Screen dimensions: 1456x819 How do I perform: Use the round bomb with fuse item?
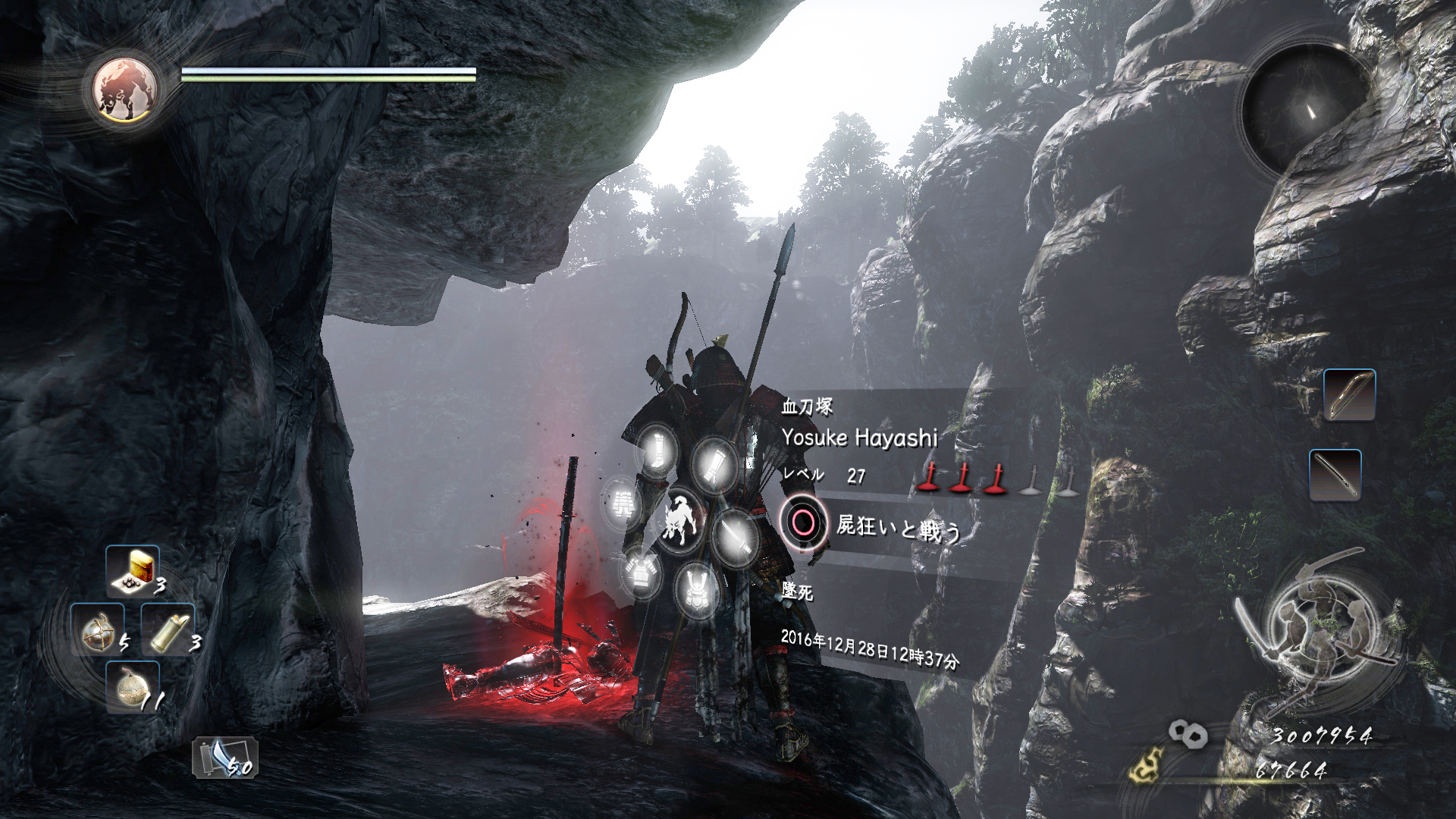pyautogui.click(x=133, y=686)
